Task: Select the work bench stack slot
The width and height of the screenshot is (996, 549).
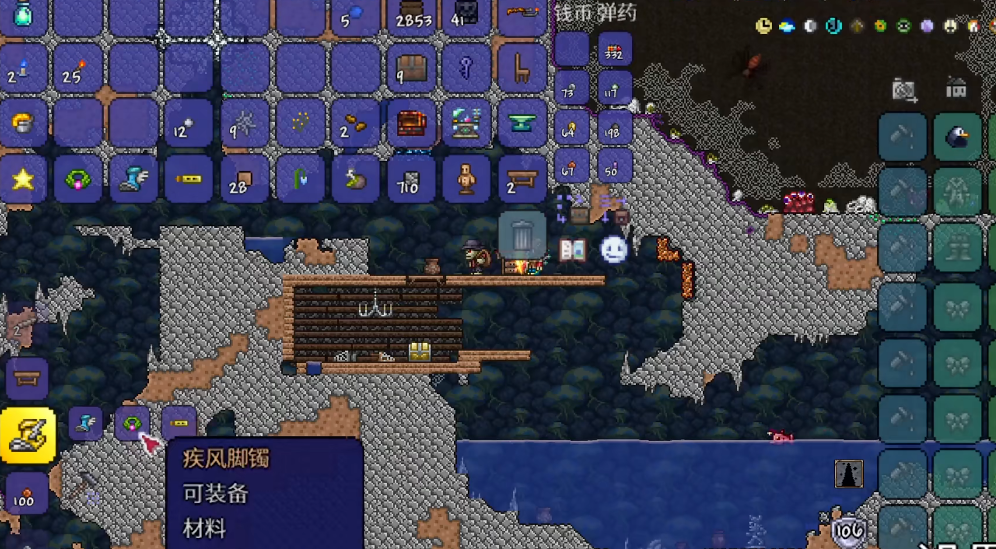Action: point(522,180)
